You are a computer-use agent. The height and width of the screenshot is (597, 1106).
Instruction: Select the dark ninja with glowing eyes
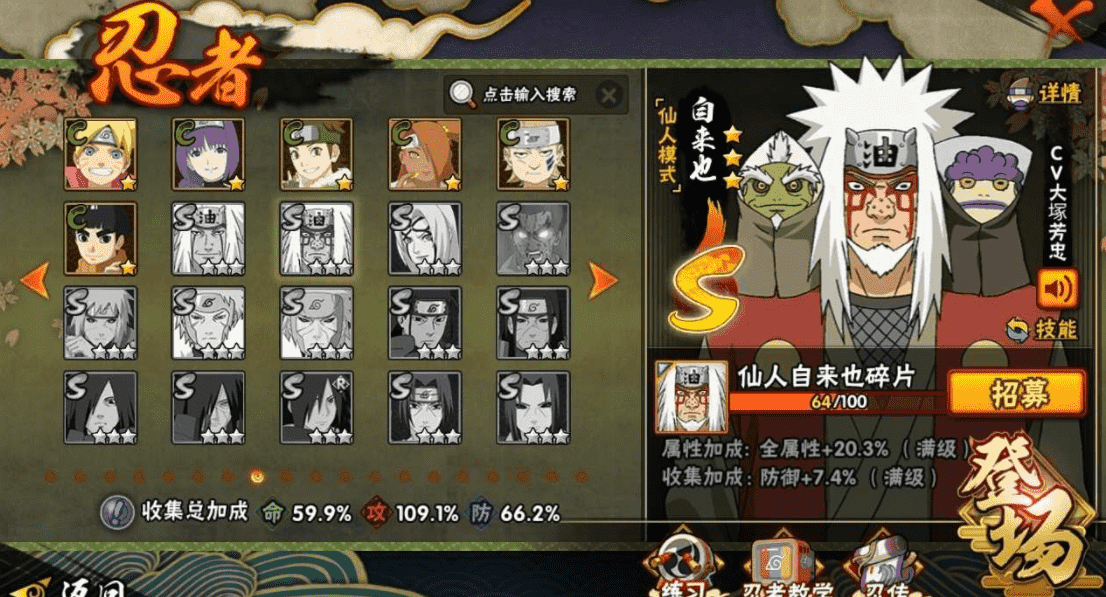click(x=533, y=238)
